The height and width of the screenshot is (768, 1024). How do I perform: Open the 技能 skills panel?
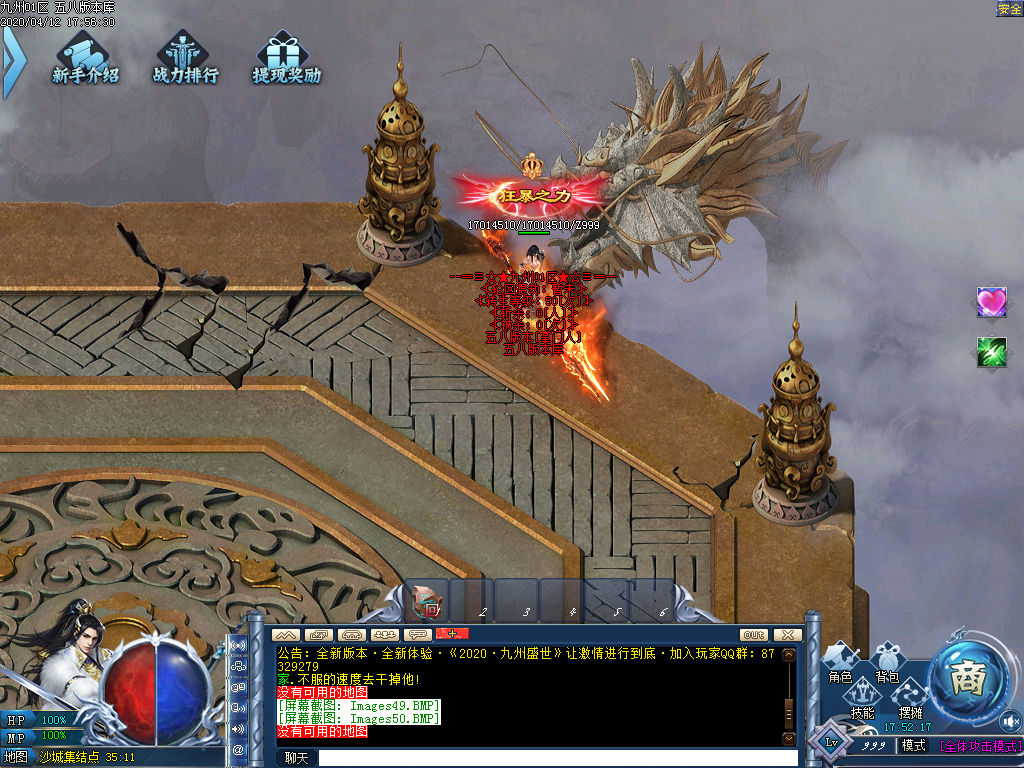(x=862, y=699)
